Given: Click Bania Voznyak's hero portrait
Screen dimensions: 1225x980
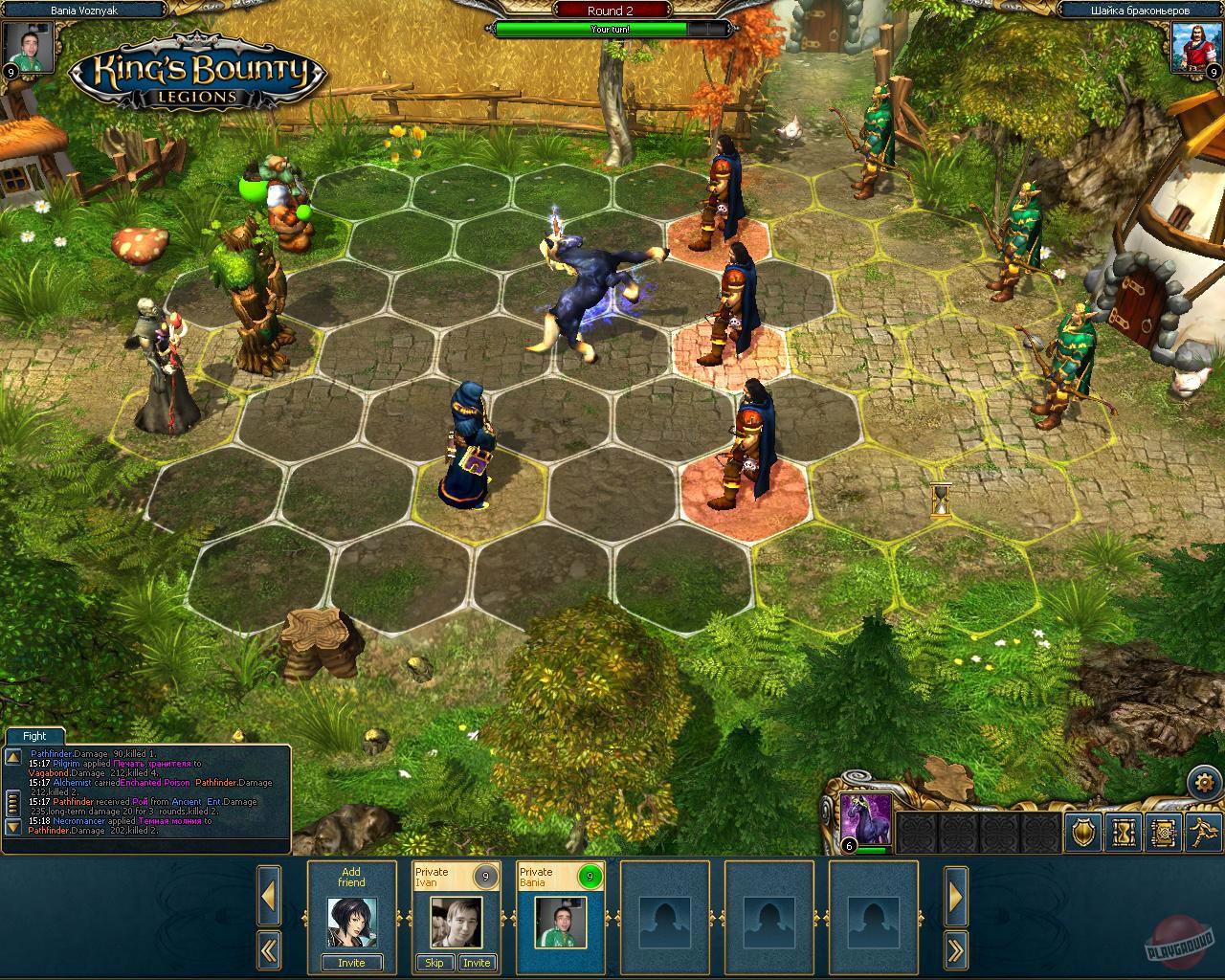Looking at the screenshot, I should 29,45.
